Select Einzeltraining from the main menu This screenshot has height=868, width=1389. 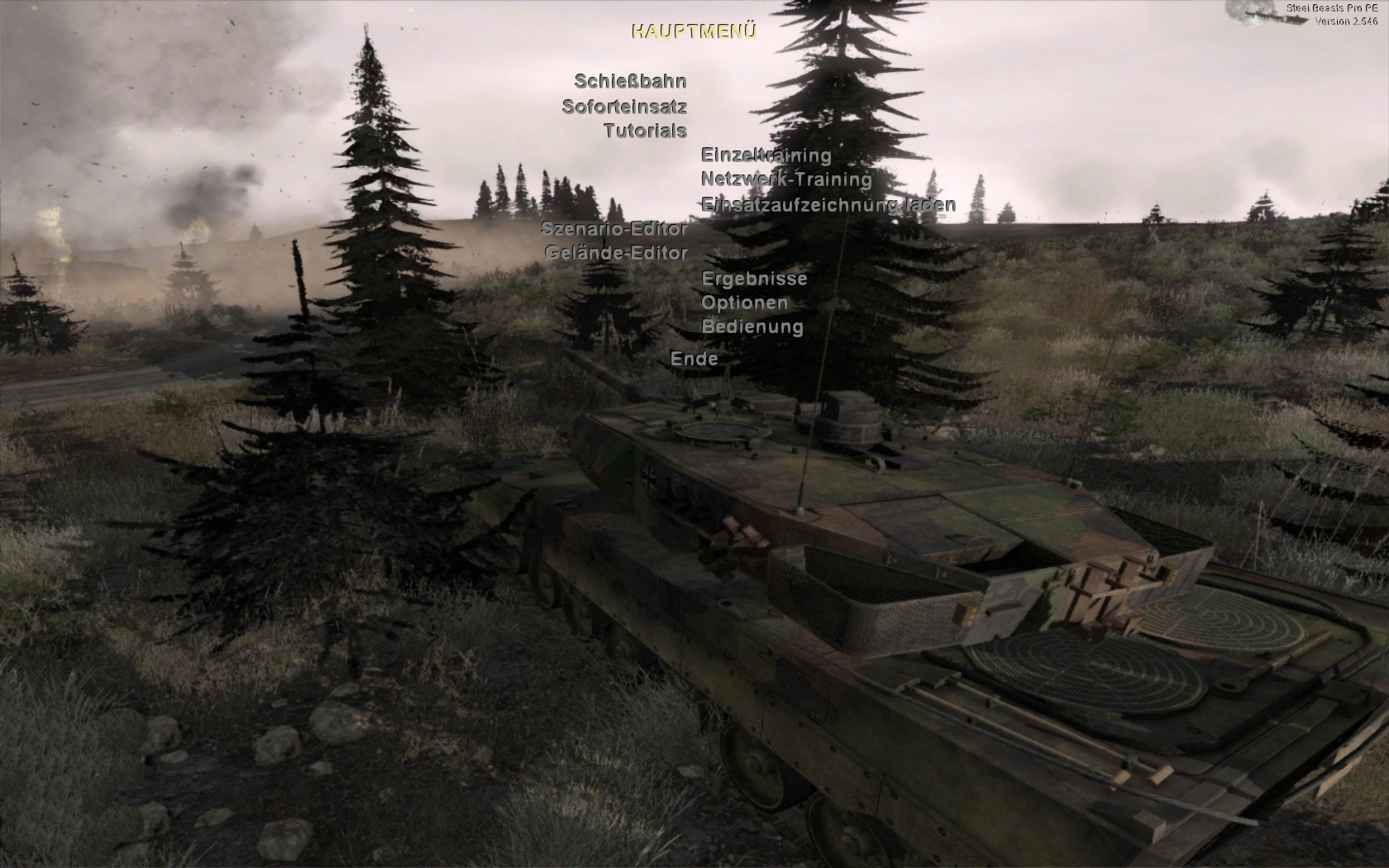click(766, 155)
